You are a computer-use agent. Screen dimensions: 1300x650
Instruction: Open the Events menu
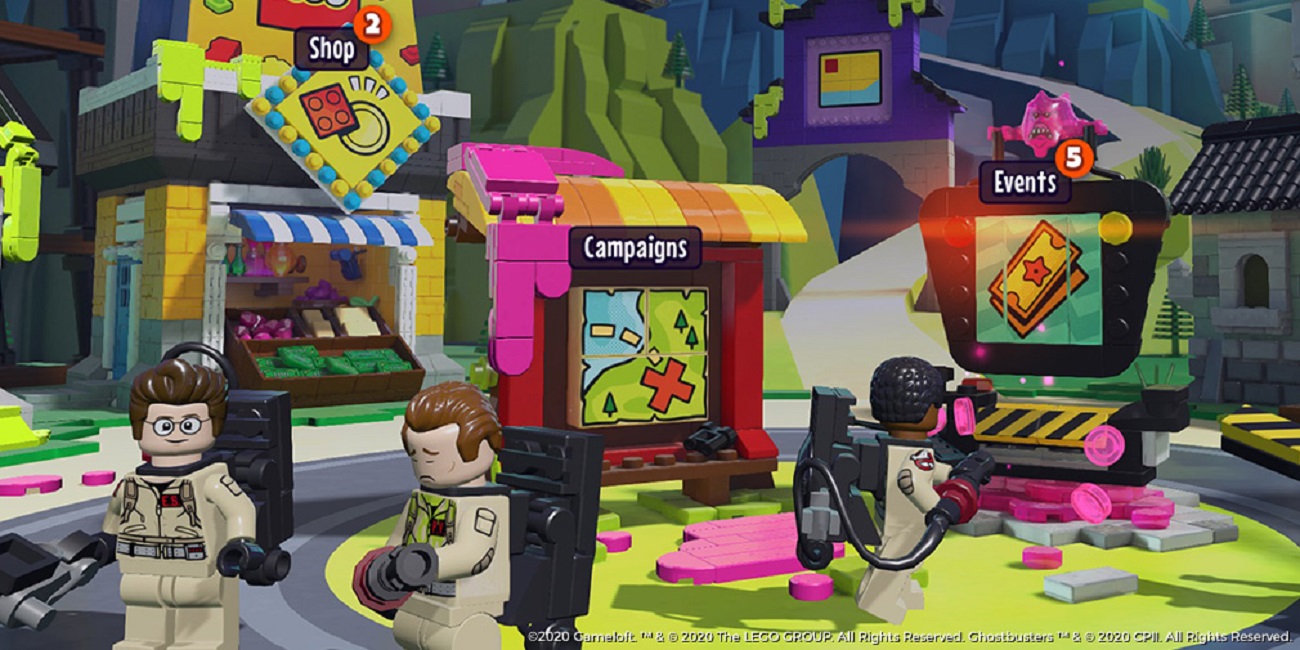pyautogui.click(x=1024, y=183)
